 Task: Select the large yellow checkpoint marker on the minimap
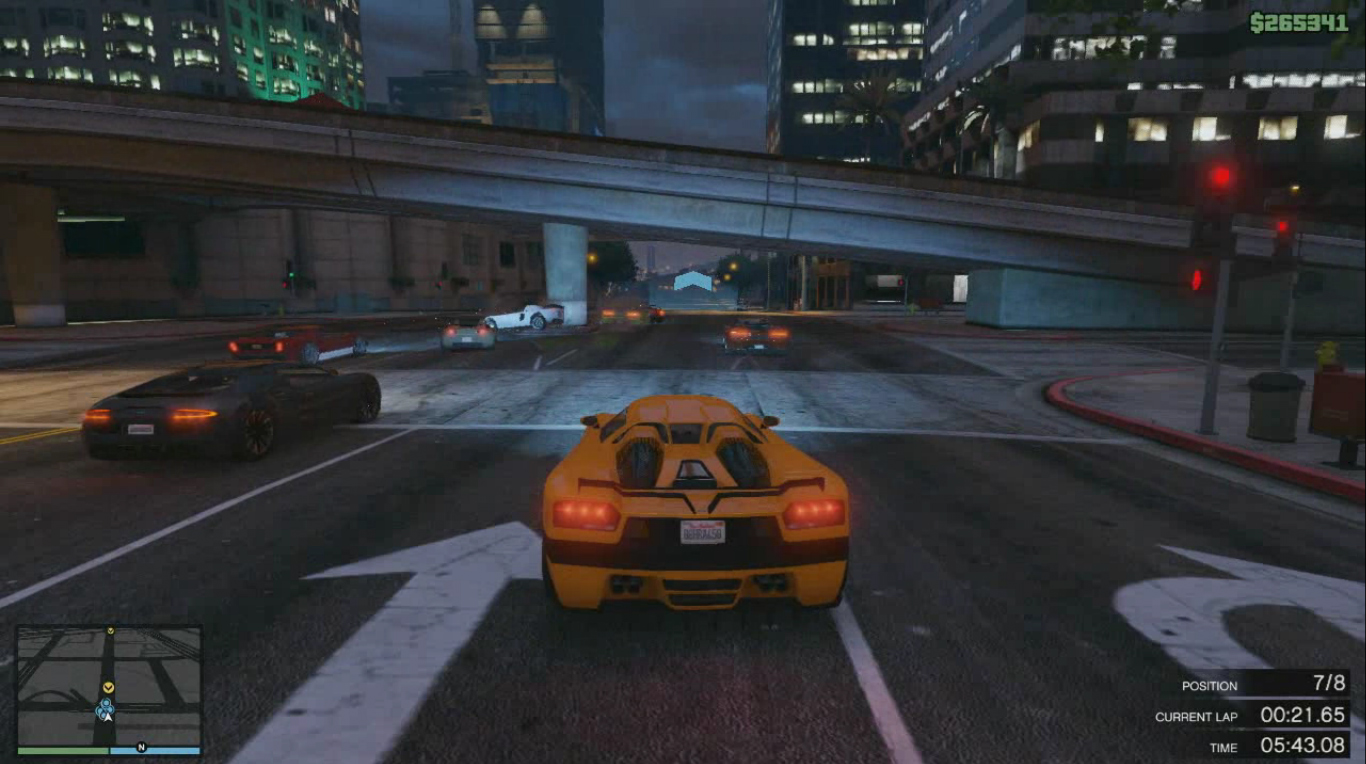[108, 688]
